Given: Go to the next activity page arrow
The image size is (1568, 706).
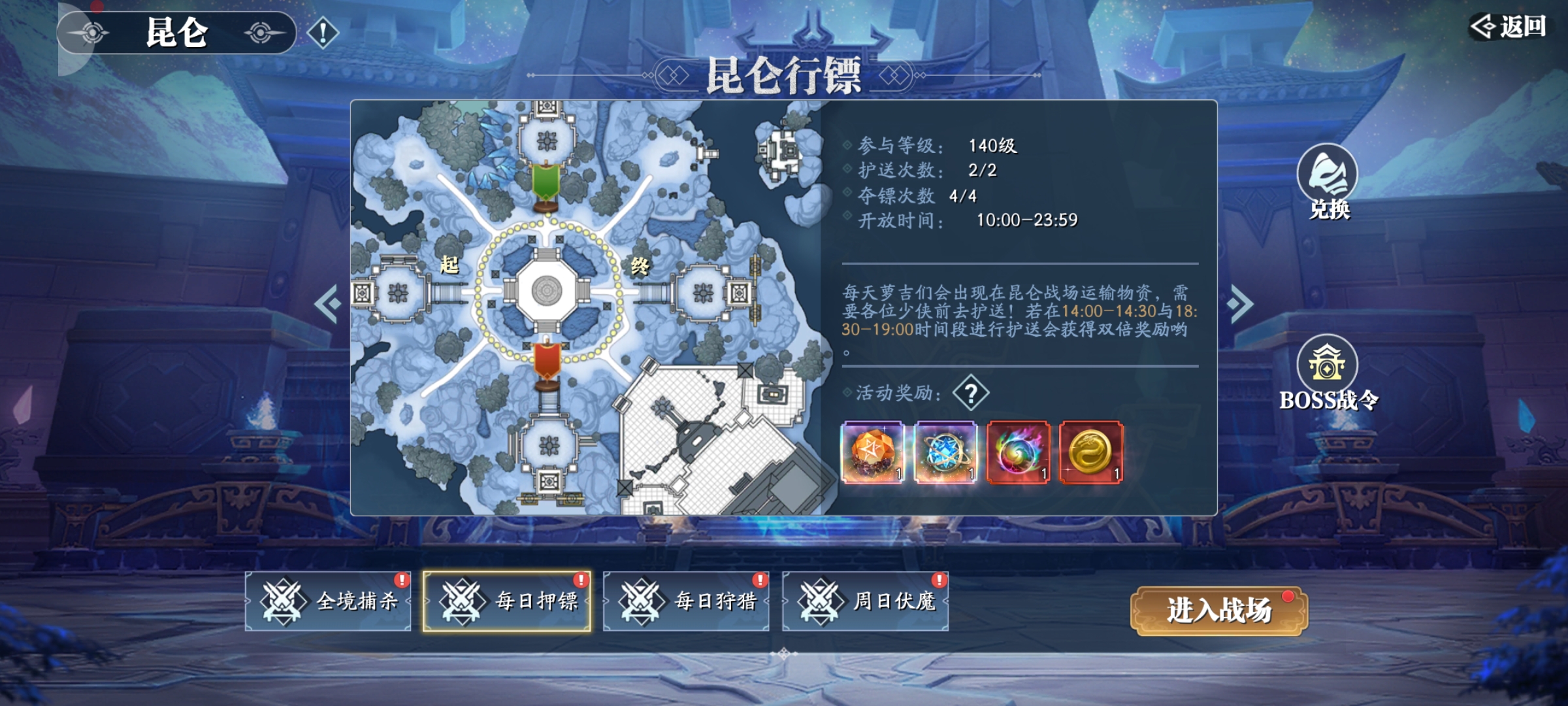Looking at the screenshot, I should pos(1240,303).
